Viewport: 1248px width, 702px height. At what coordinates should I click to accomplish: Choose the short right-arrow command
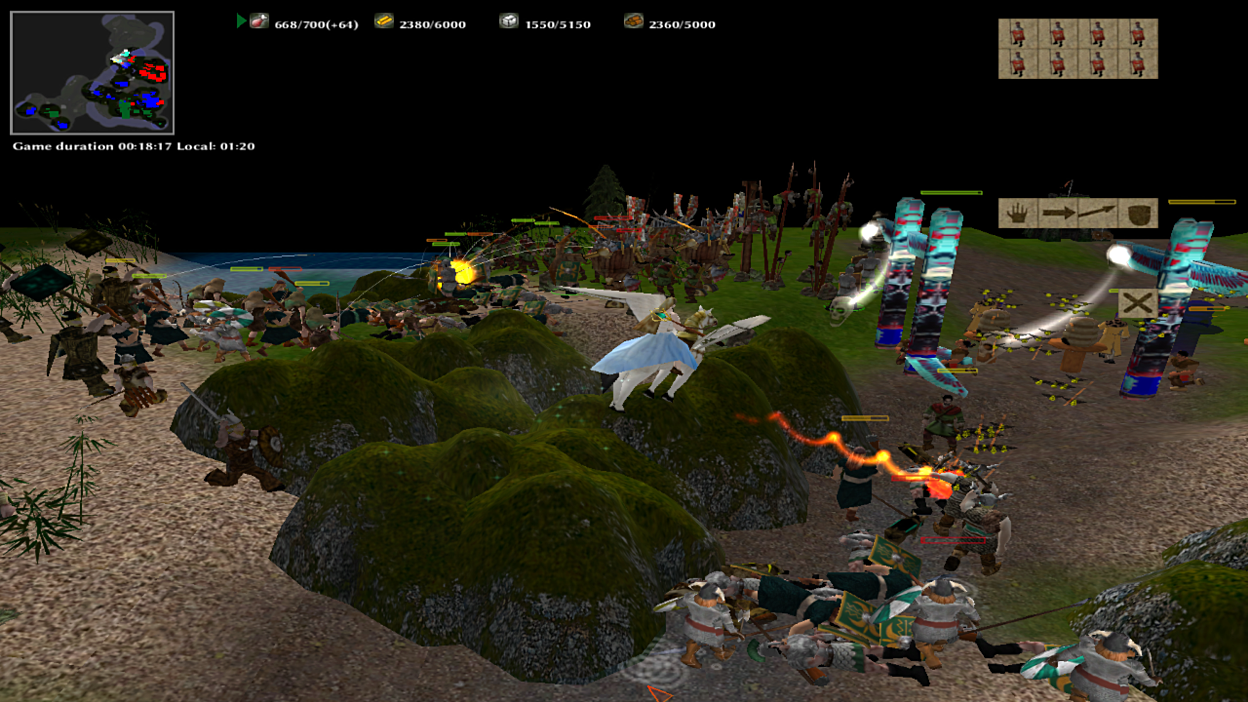pos(1057,213)
